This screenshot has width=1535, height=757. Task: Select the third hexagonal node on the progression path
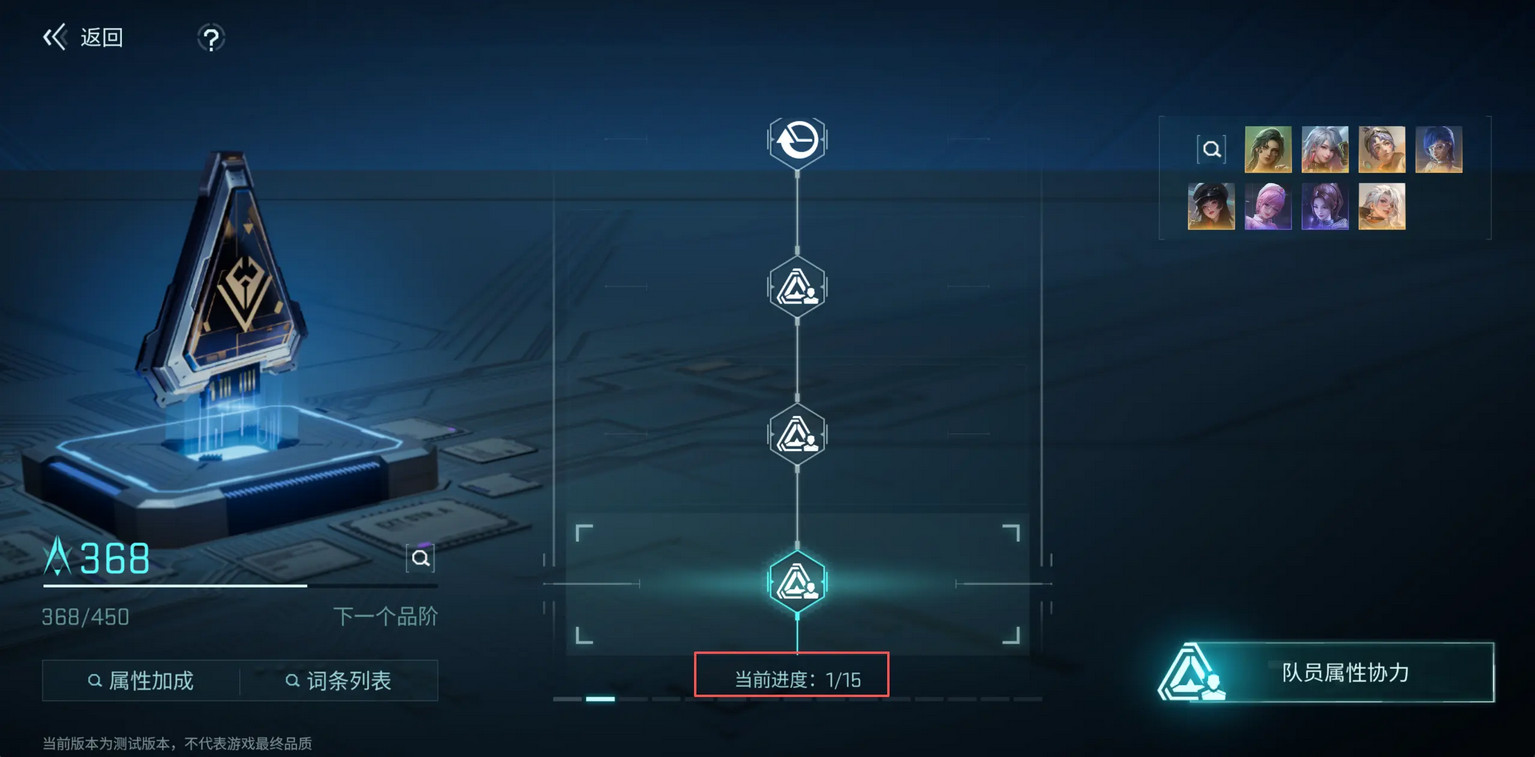pos(797,433)
